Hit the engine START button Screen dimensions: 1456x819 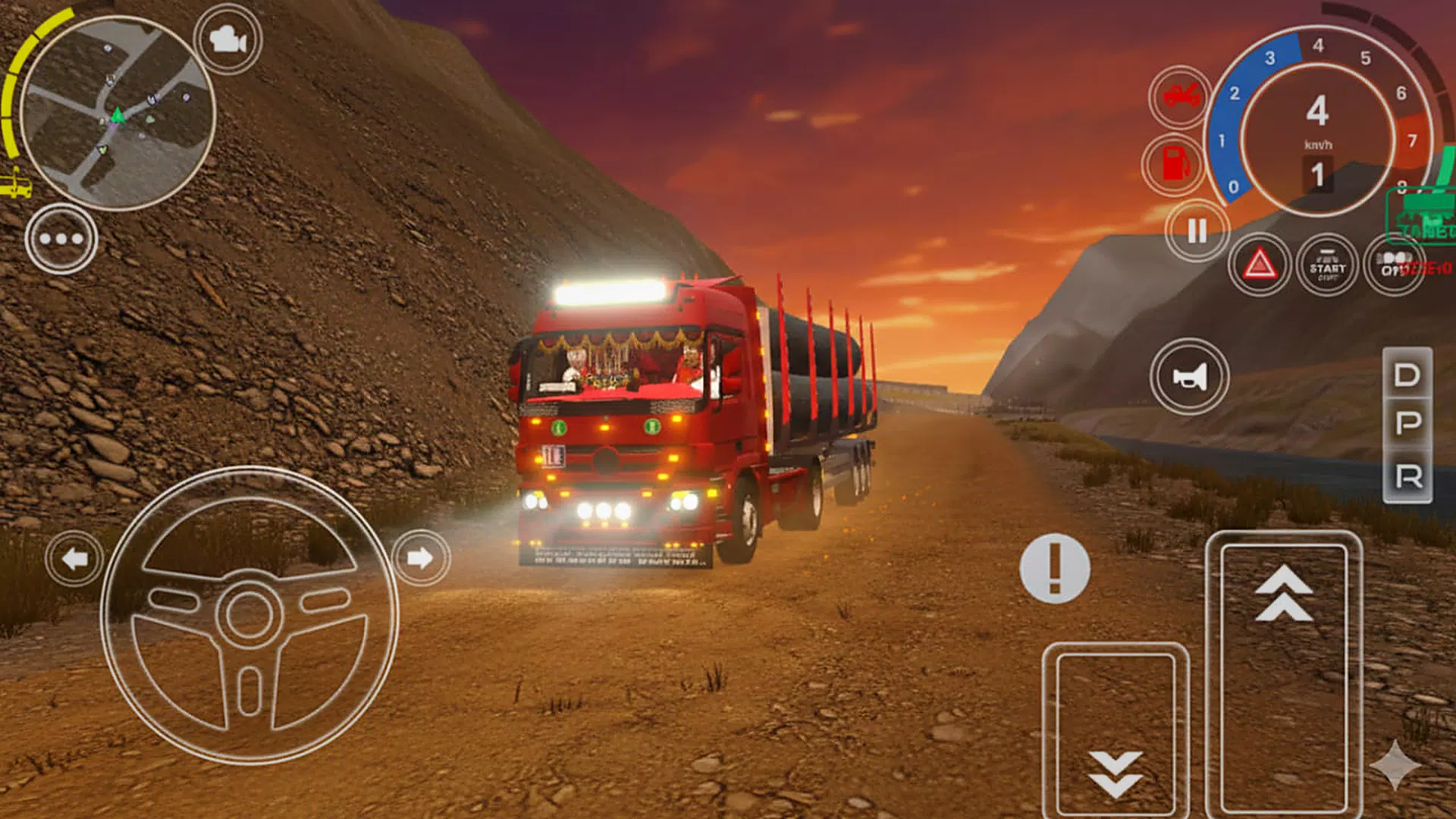pyautogui.click(x=1327, y=265)
